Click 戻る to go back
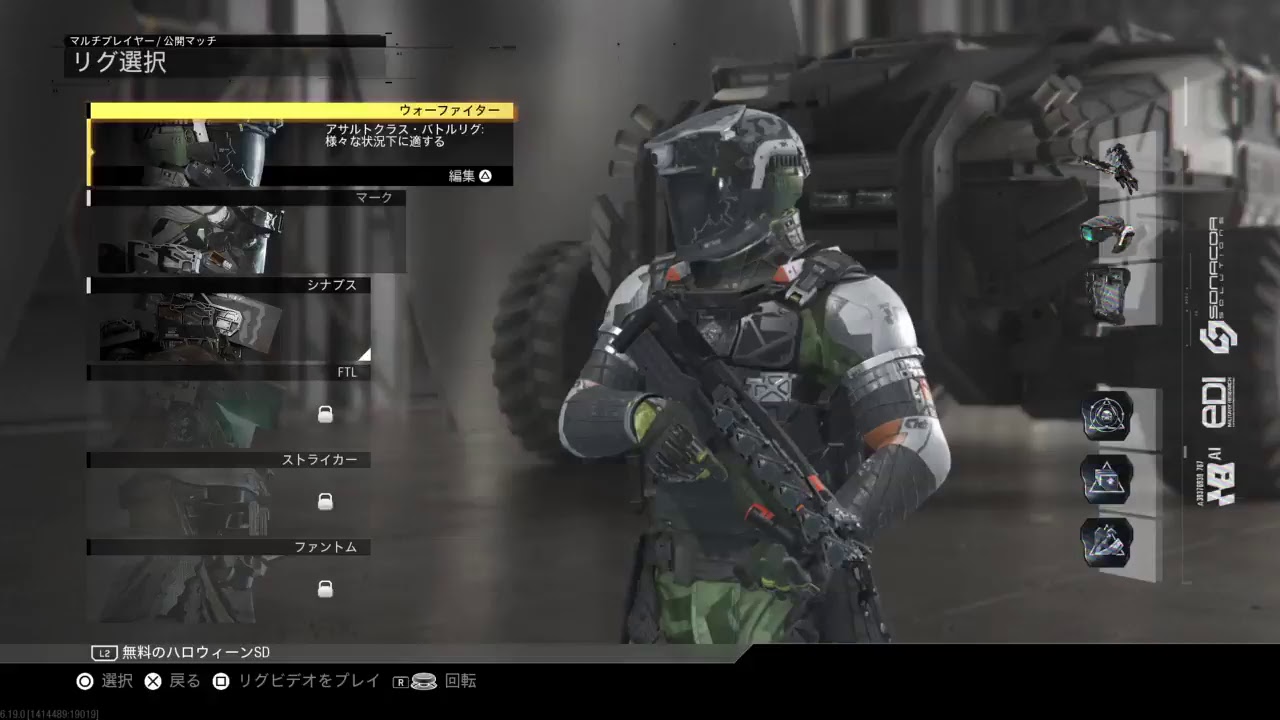This screenshot has width=1280, height=720. click(x=152, y=681)
